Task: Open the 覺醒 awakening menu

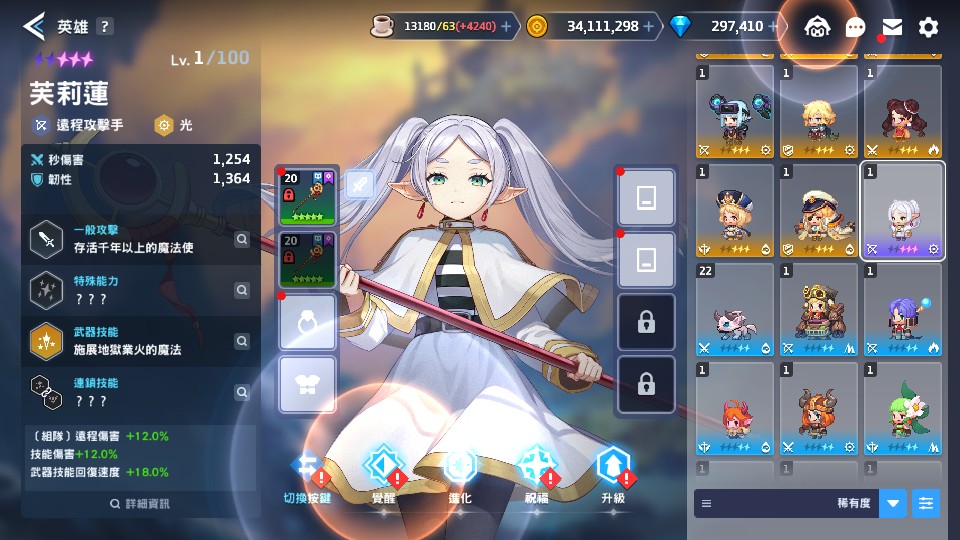Action: point(383,468)
